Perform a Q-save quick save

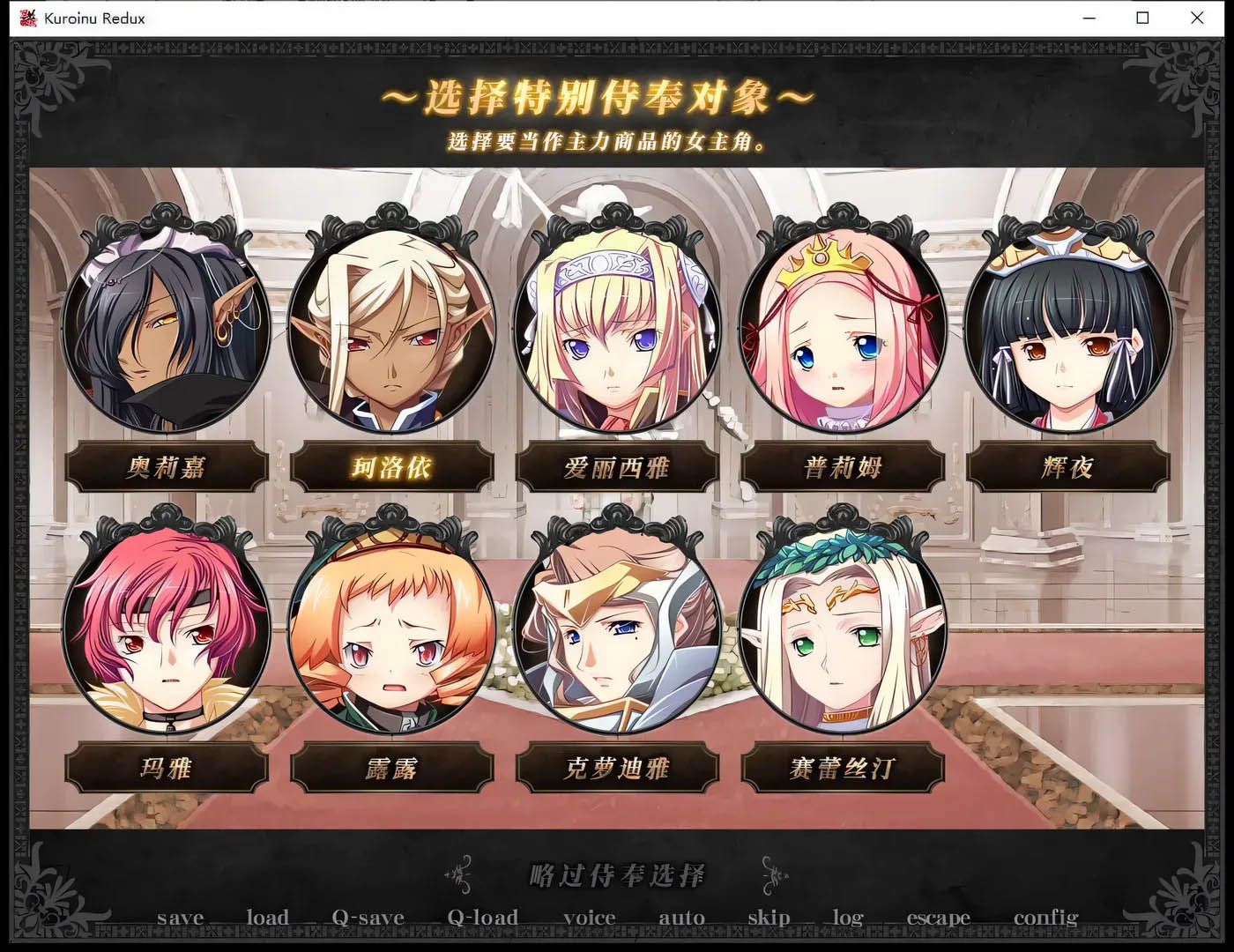[x=368, y=918]
